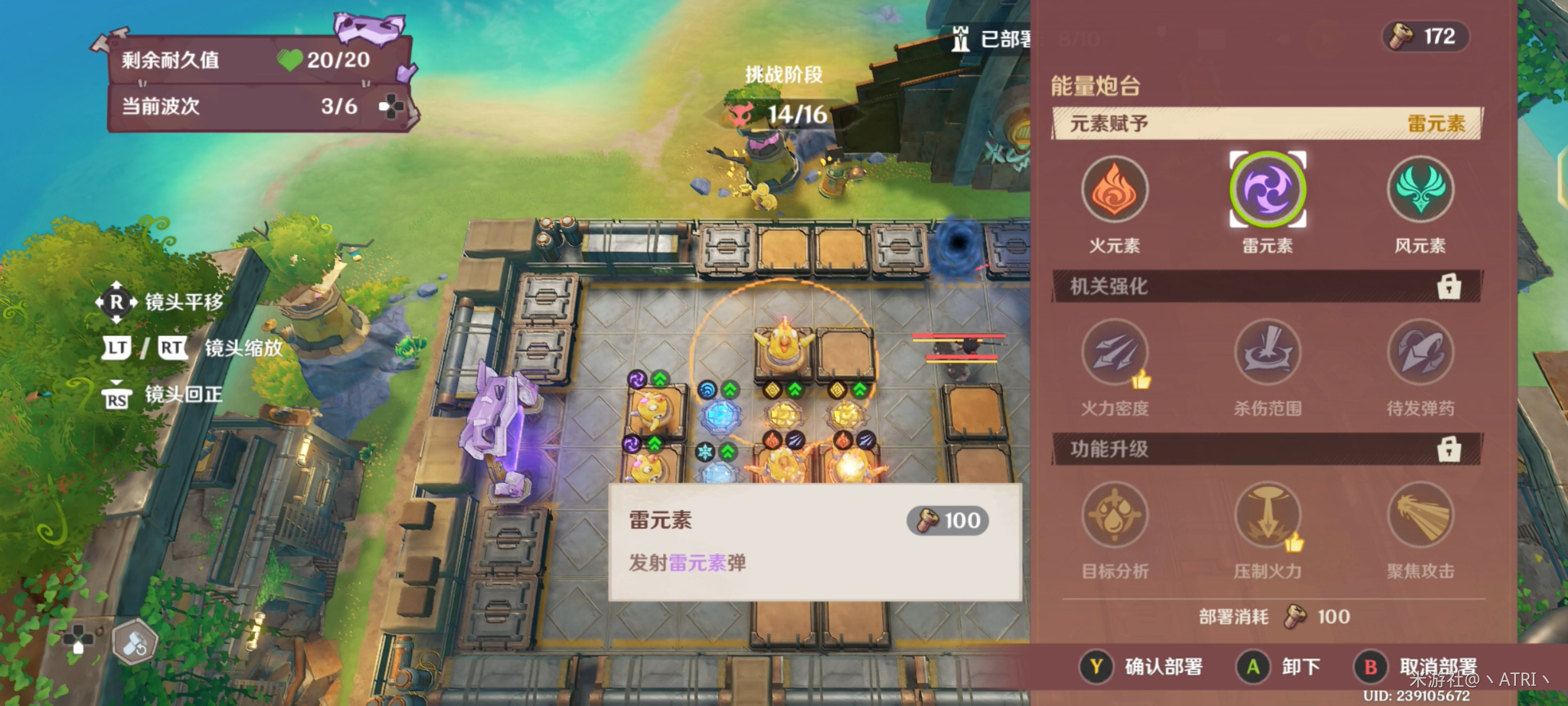This screenshot has width=1568, height=706.
Task: Click the screw currency counter showing 172
Action: 1424,36
